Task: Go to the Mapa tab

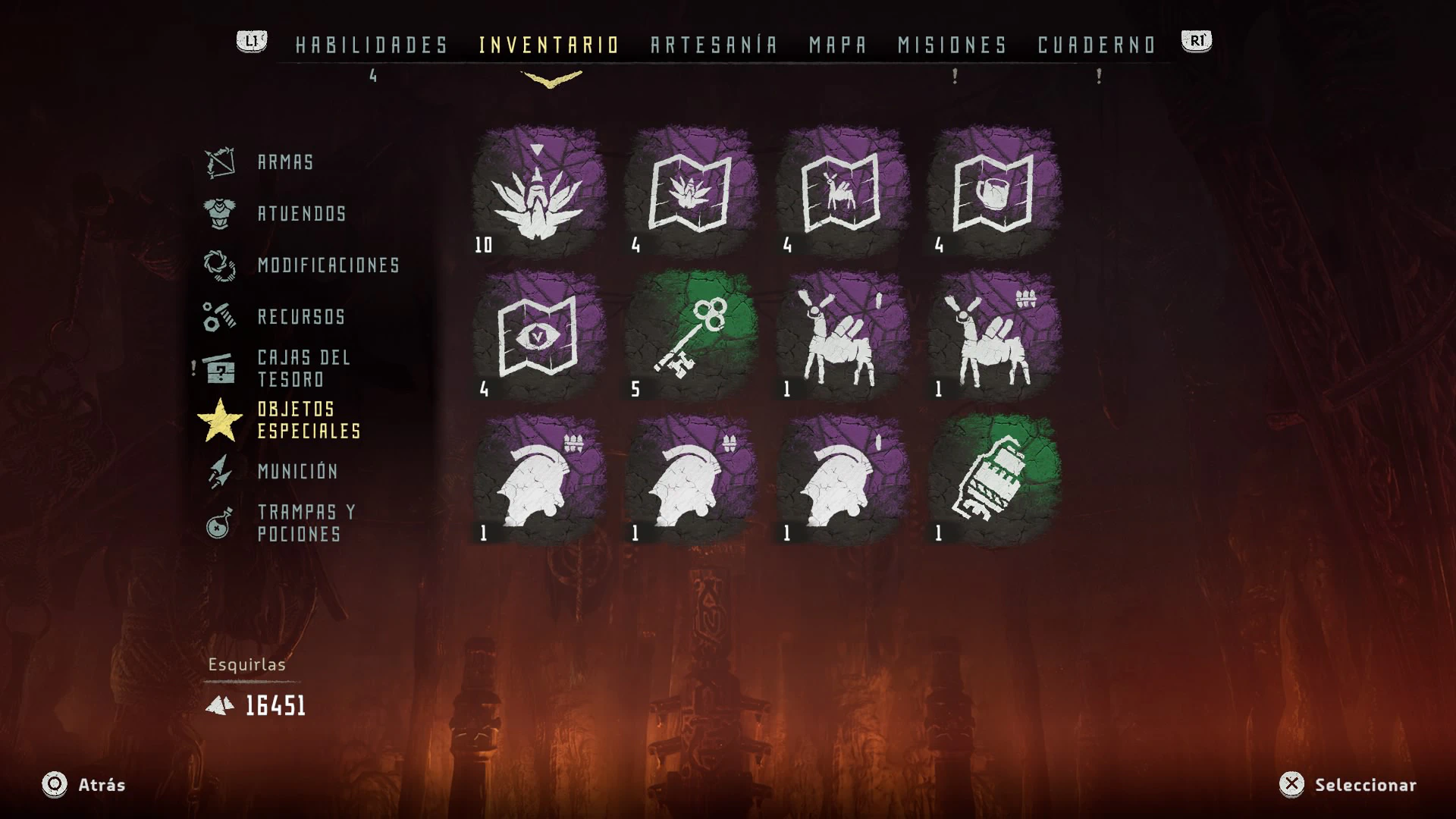Action: point(837,45)
